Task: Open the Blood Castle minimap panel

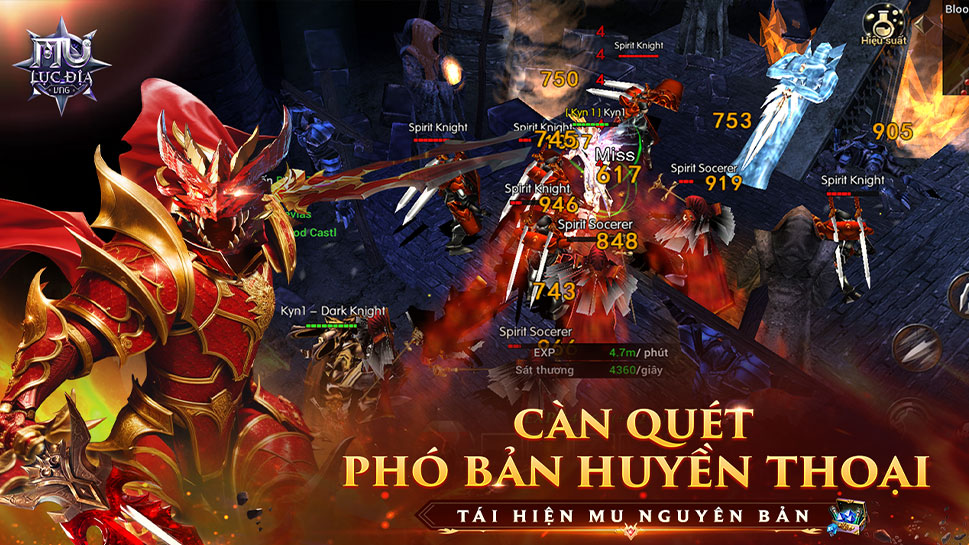Action: (955, 9)
